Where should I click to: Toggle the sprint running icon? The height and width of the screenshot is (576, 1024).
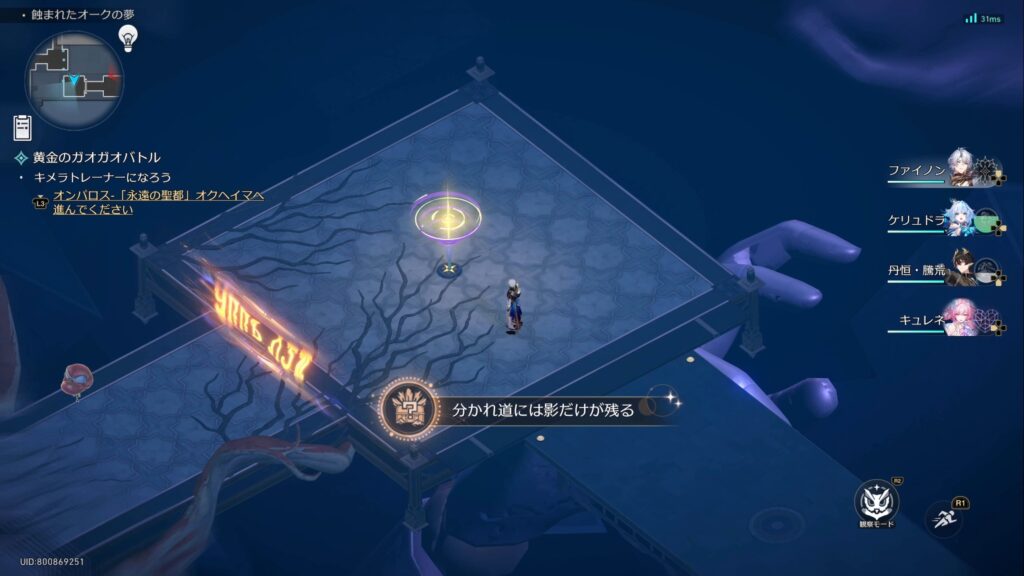click(944, 514)
